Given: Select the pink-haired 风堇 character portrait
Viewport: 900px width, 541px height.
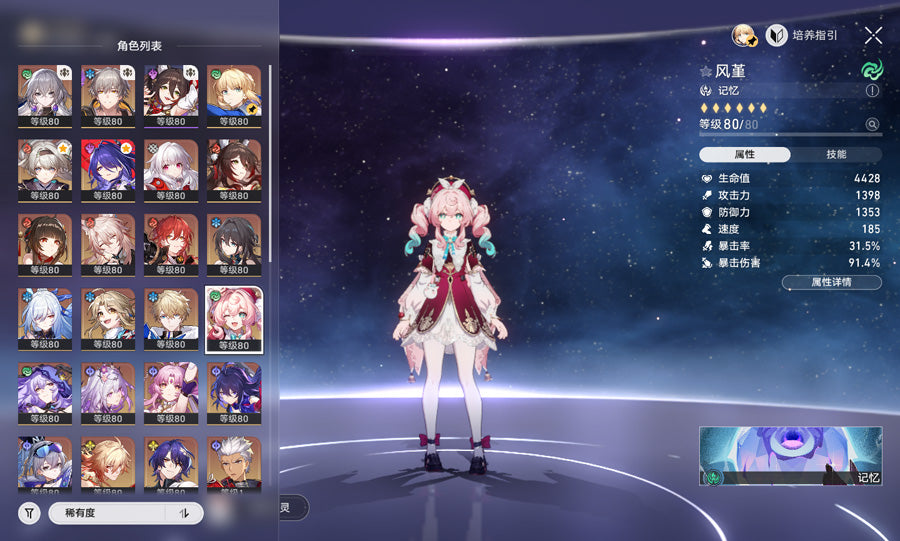Looking at the screenshot, I should [234, 320].
